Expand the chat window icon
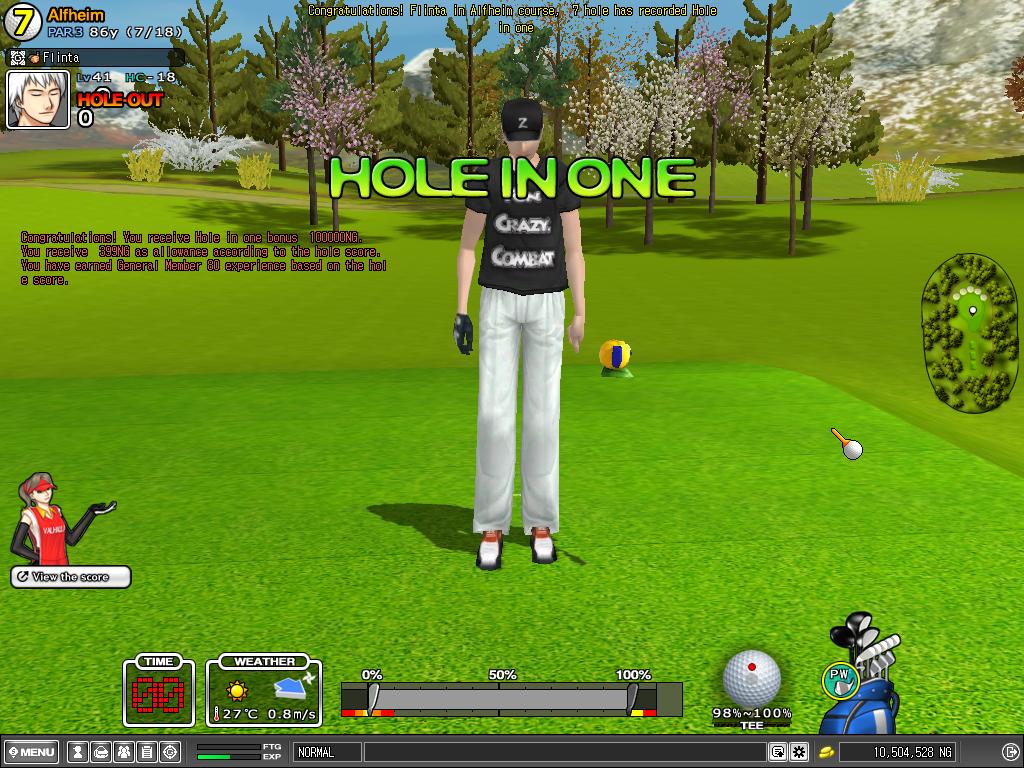The image size is (1024, 768). click(777, 752)
